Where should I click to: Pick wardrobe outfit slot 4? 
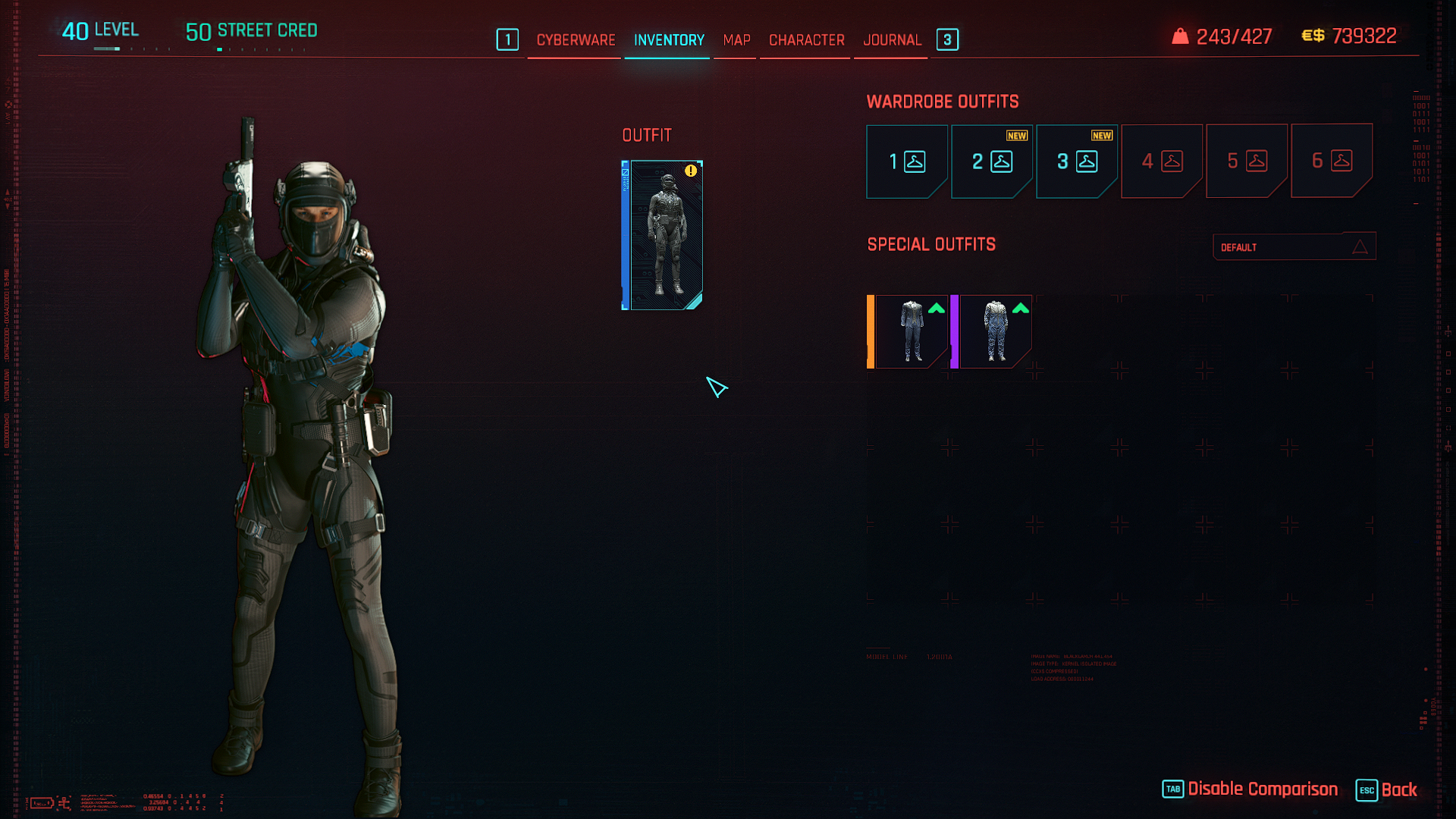coord(1162,162)
